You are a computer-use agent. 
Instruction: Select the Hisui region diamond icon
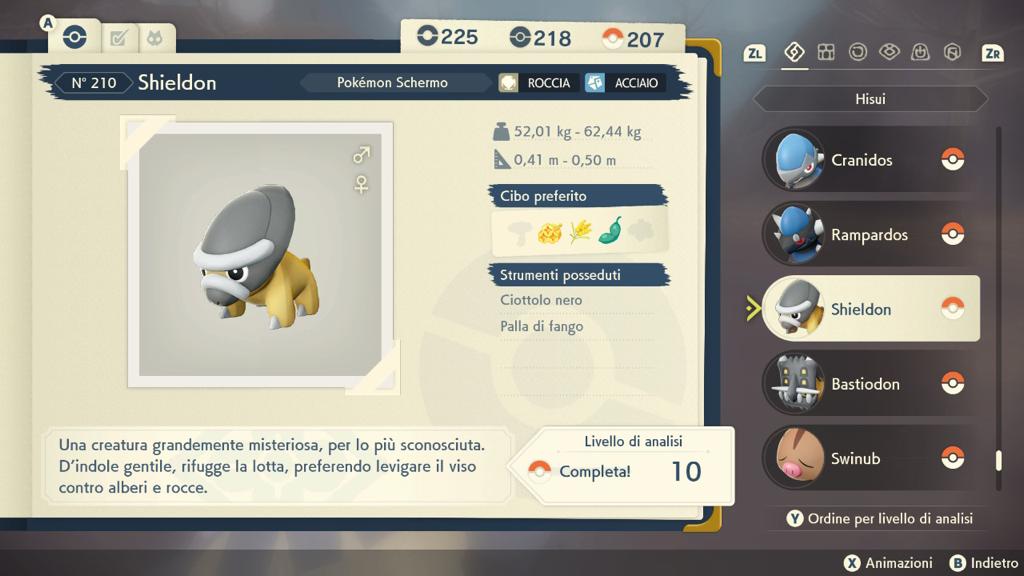795,52
